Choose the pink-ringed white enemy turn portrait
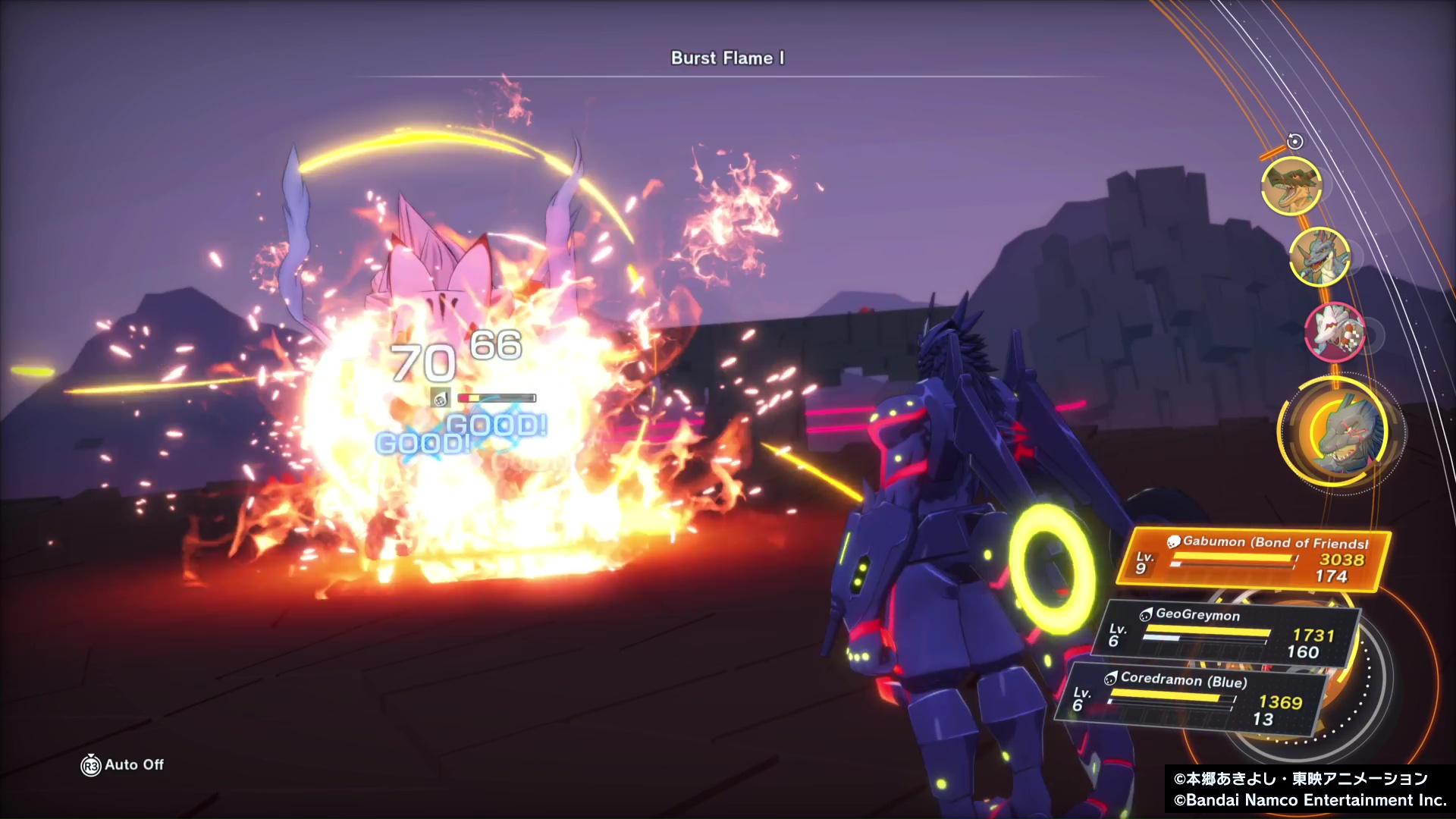Image resolution: width=1456 pixels, height=819 pixels. [1335, 332]
